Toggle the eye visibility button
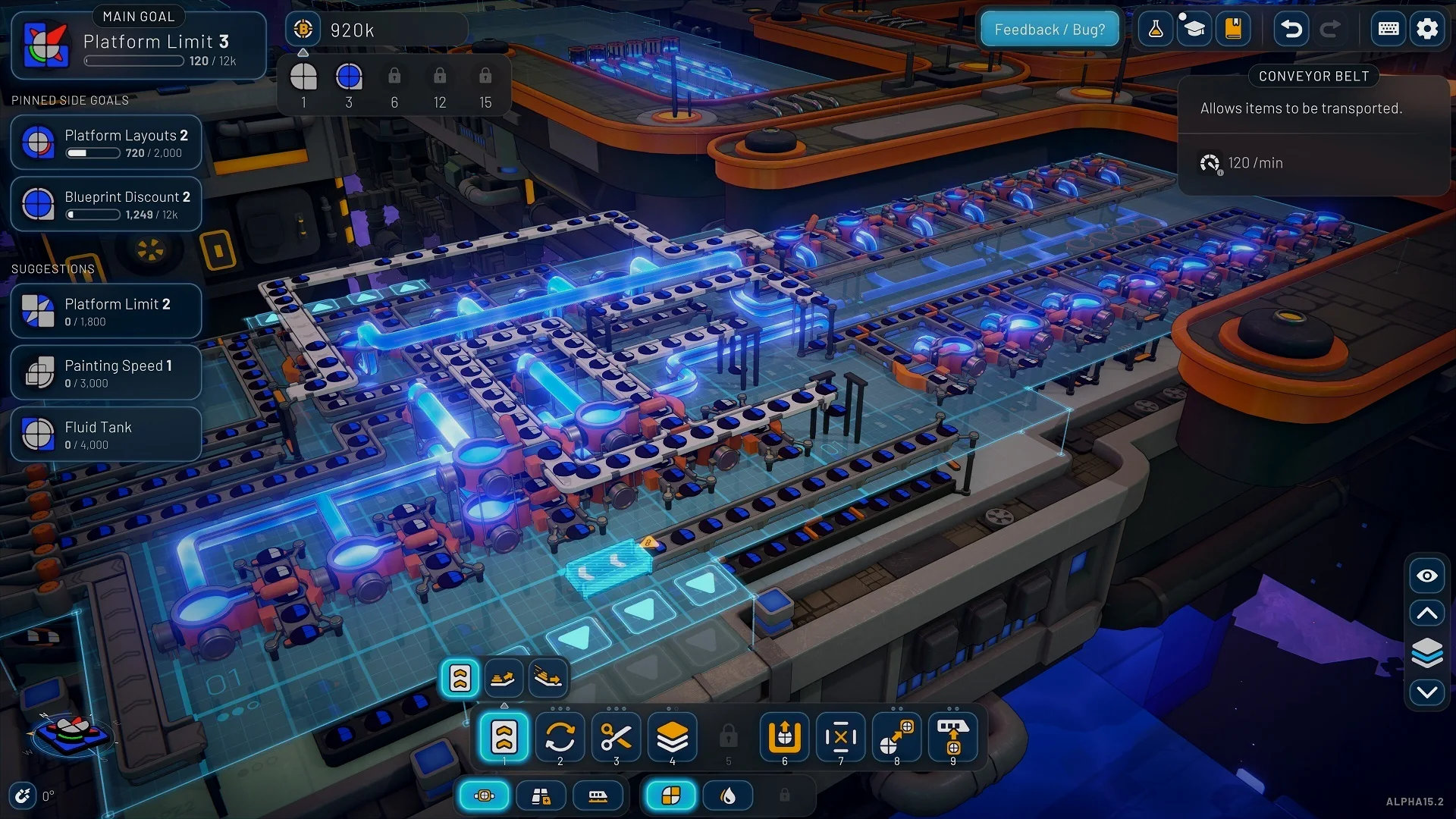 (1427, 576)
